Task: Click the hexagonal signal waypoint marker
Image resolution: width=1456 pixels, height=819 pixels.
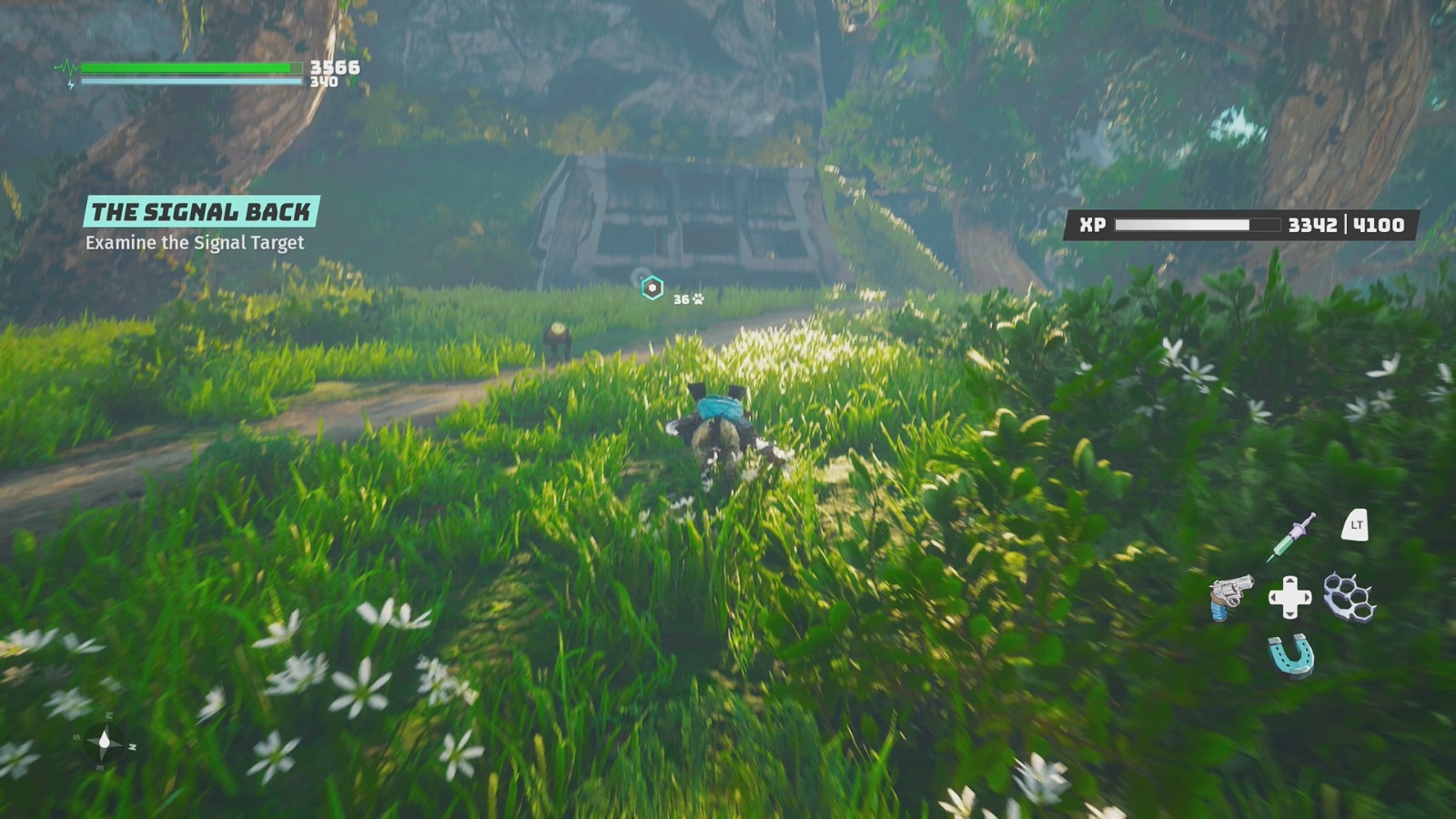Action: (652, 288)
